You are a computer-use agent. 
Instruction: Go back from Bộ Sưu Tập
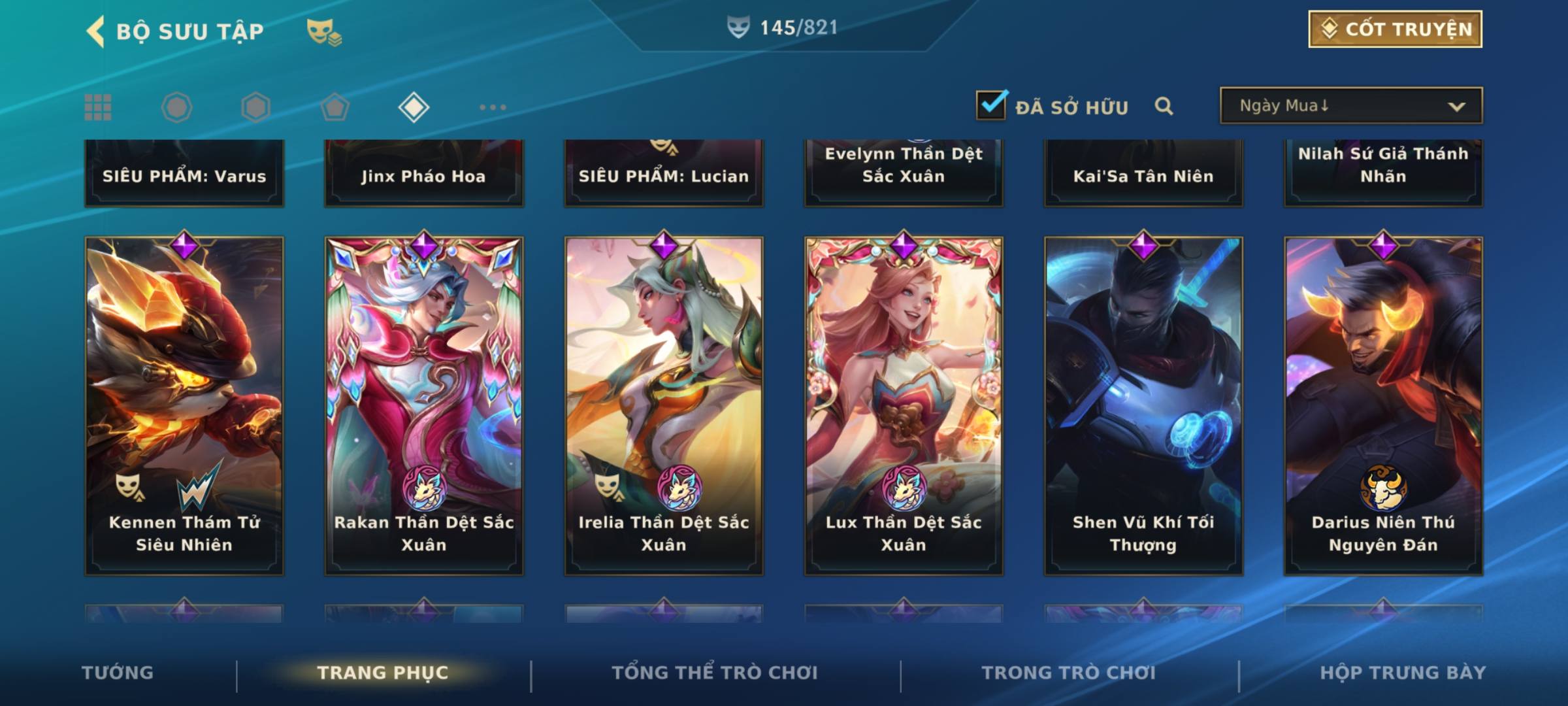(95, 31)
